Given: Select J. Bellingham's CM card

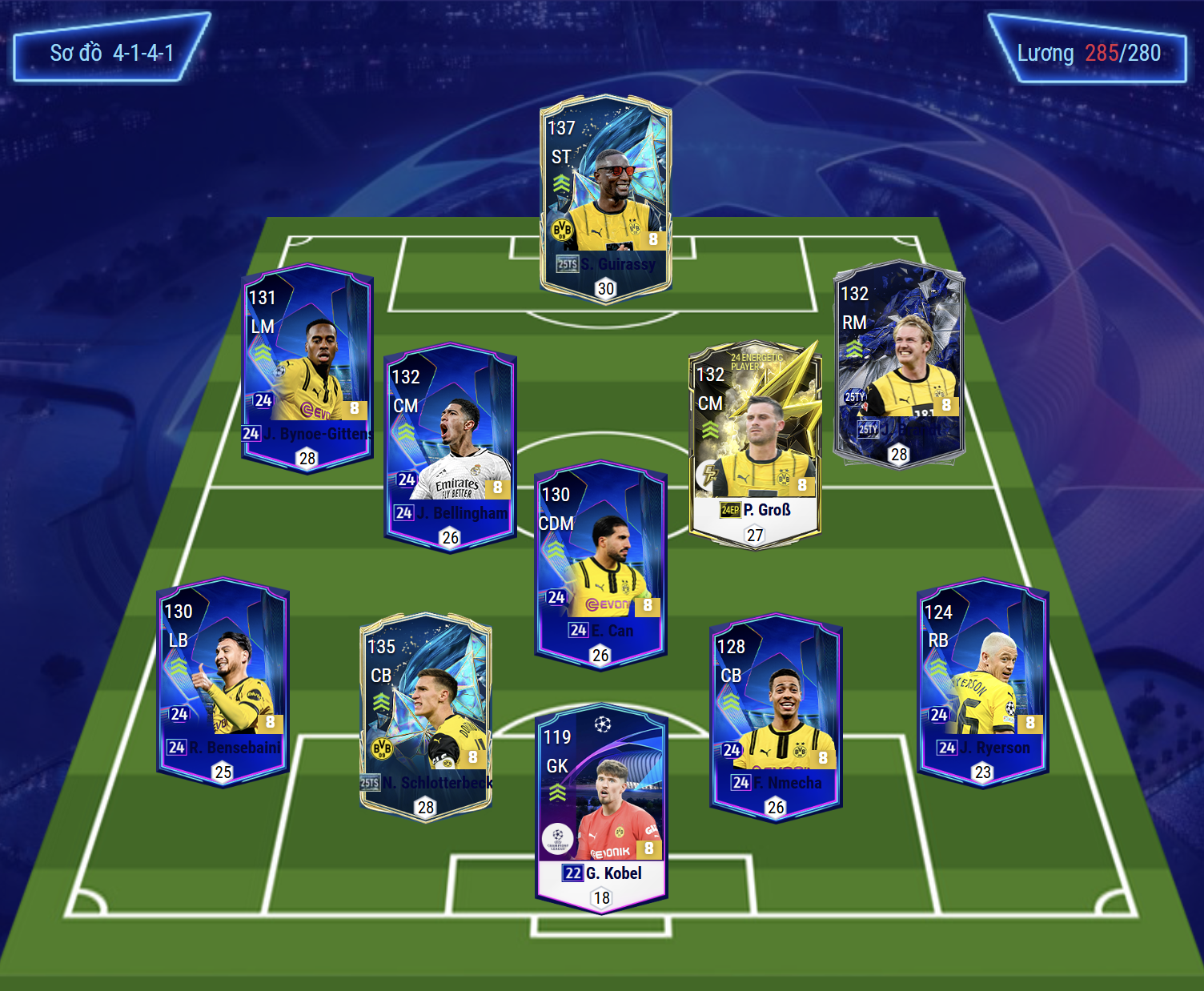Looking at the screenshot, I should [450, 447].
